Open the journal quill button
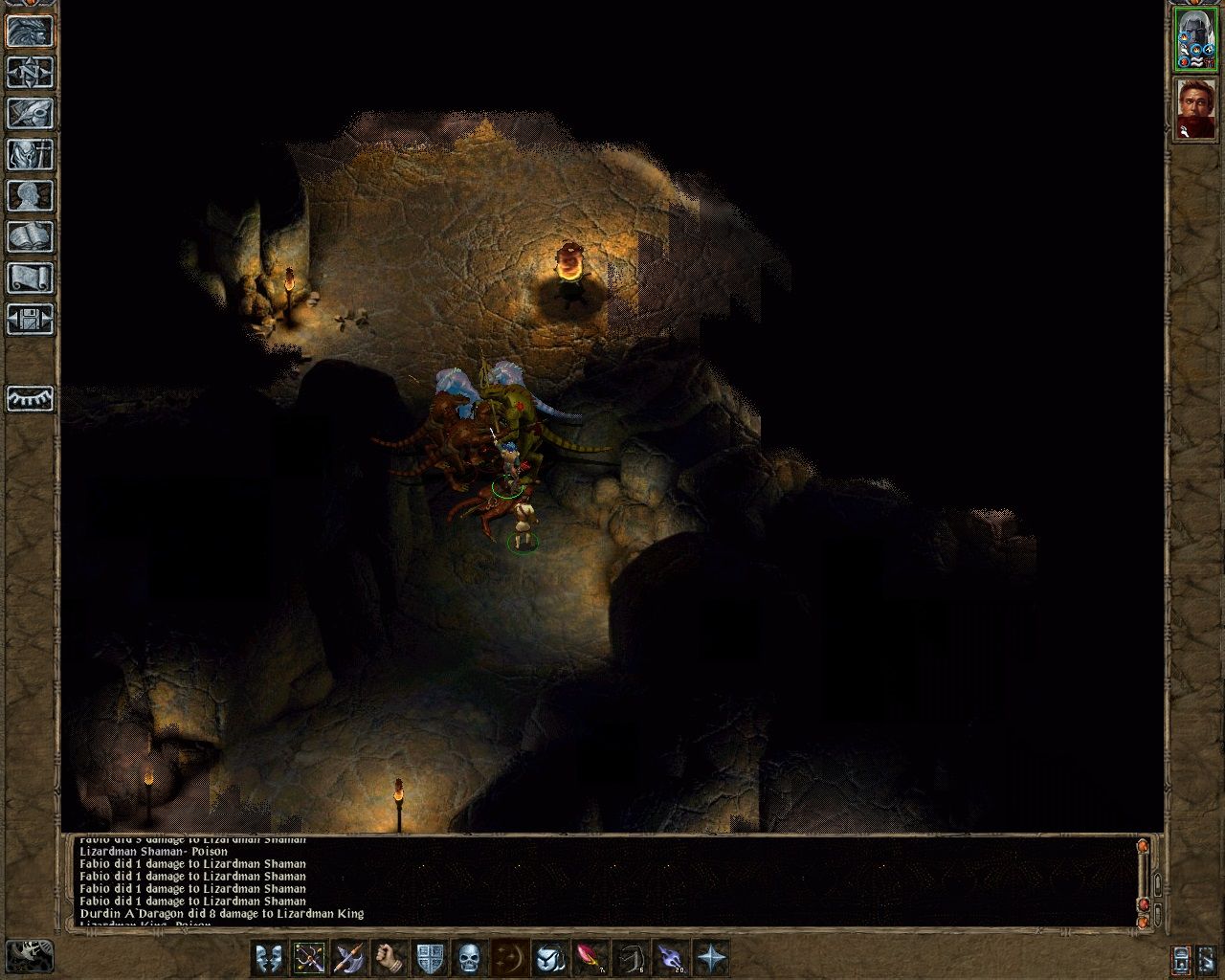 click(x=31, y=114)
